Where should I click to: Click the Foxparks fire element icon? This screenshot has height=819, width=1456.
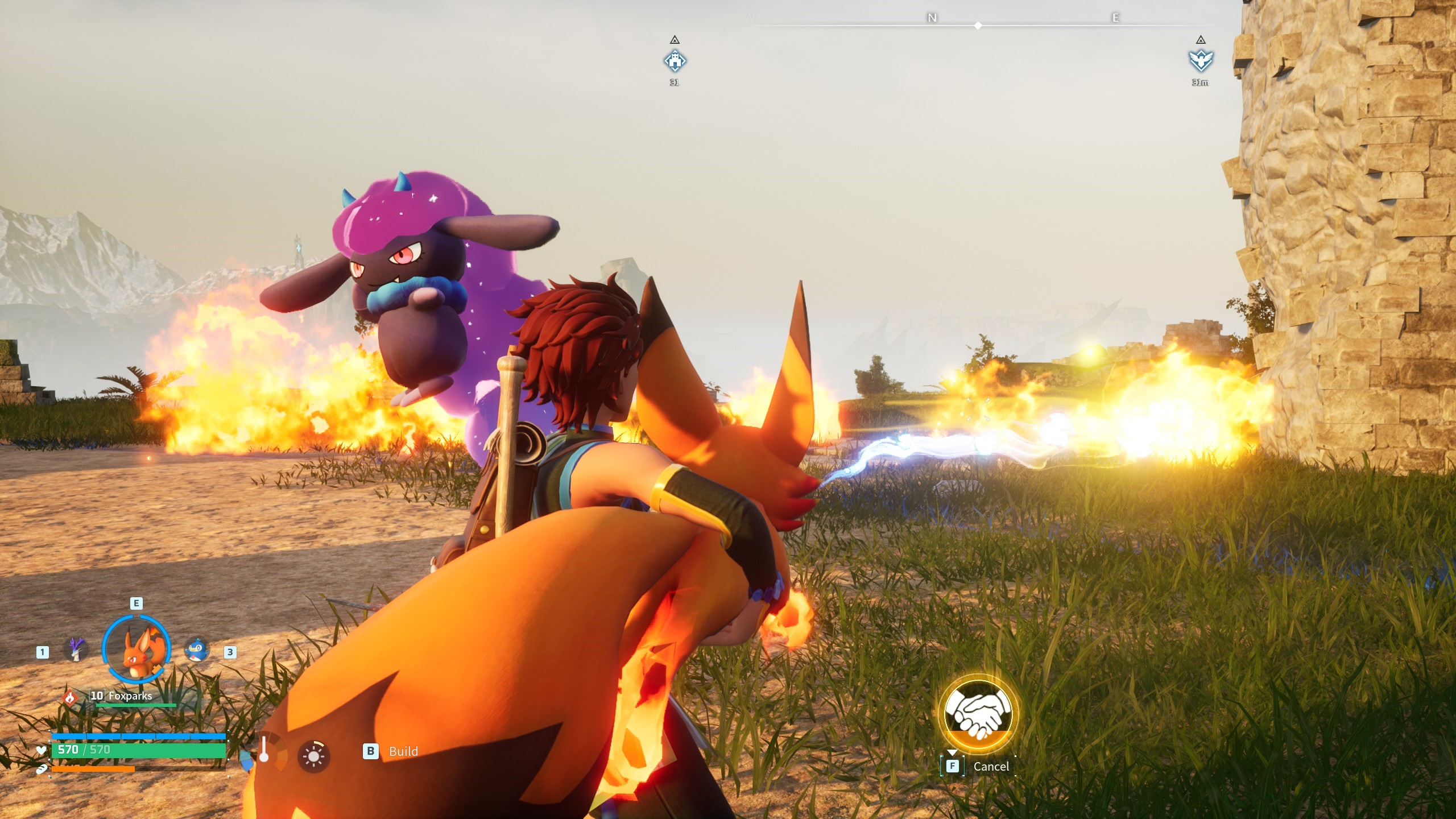pos(71,697)
